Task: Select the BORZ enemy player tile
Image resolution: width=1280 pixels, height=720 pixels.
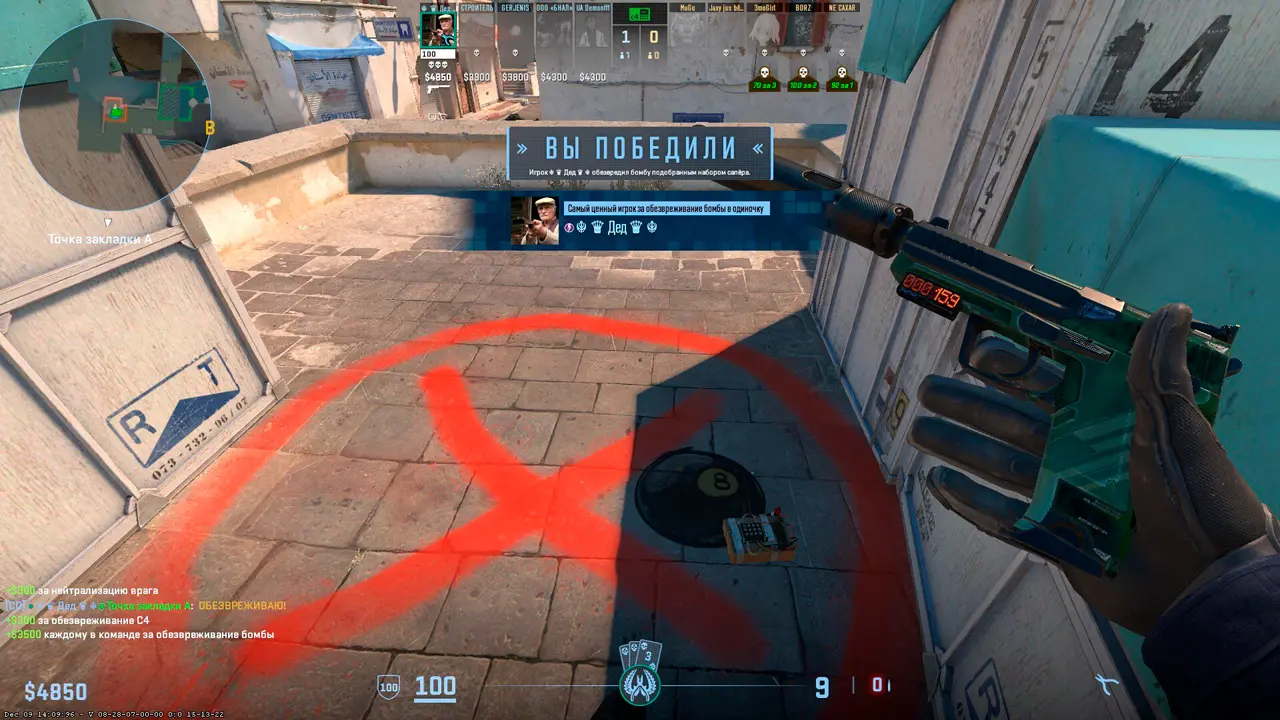Action: 802,30
